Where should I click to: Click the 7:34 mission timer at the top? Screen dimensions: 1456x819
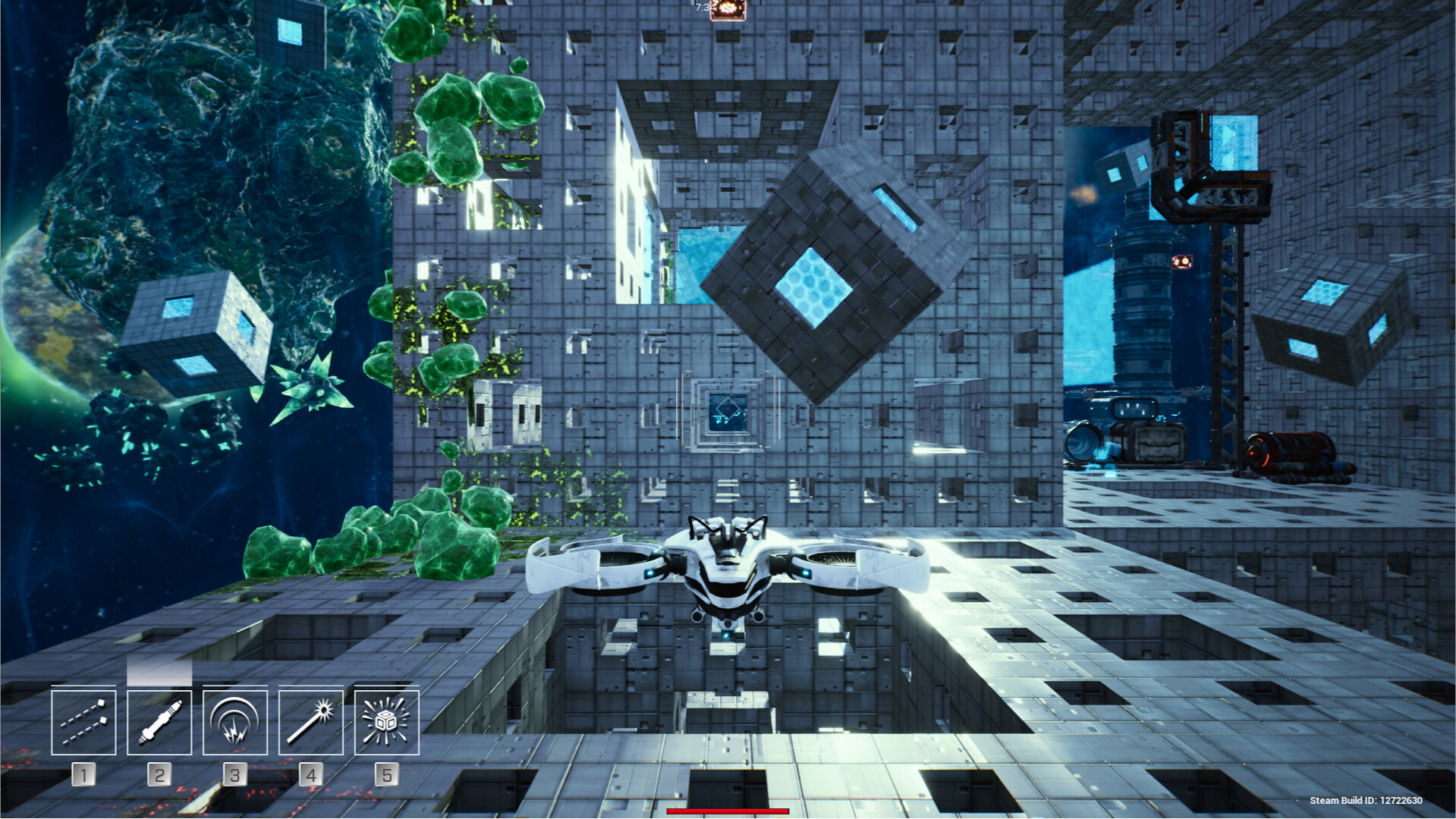704,7
